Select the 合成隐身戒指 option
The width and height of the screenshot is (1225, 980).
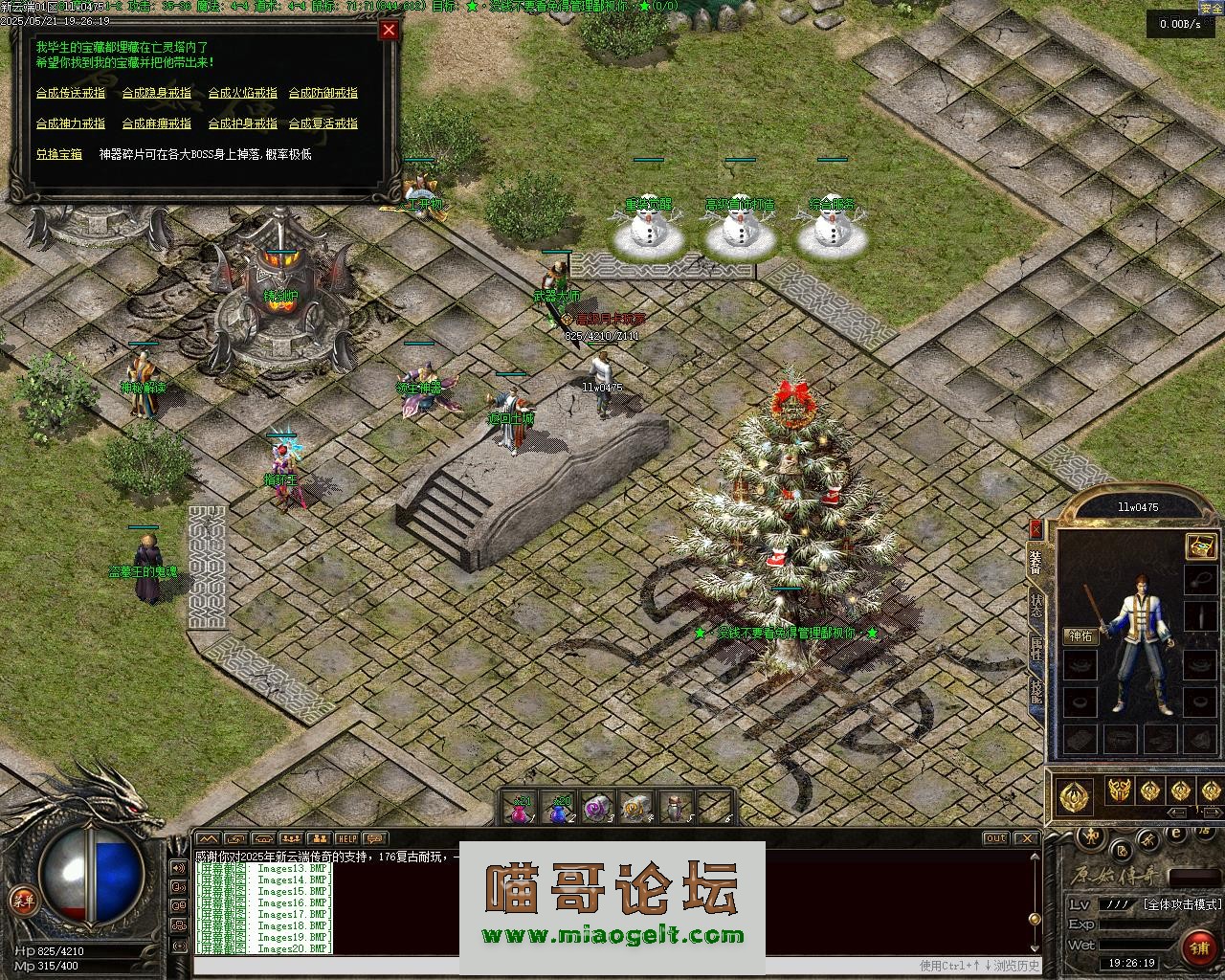click(157, 93)
